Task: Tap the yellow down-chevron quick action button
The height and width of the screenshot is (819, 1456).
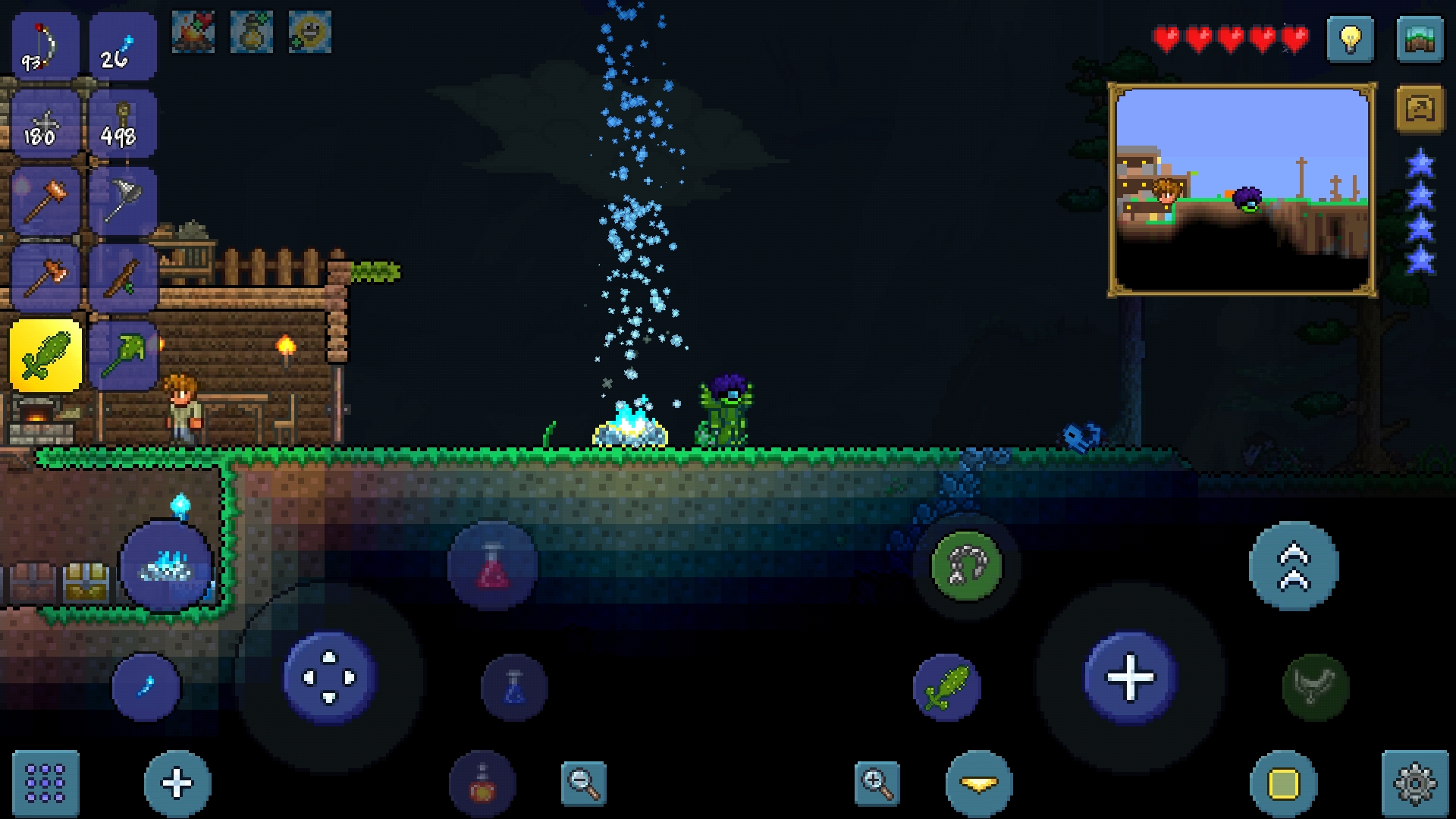Action: click(978, 784)
